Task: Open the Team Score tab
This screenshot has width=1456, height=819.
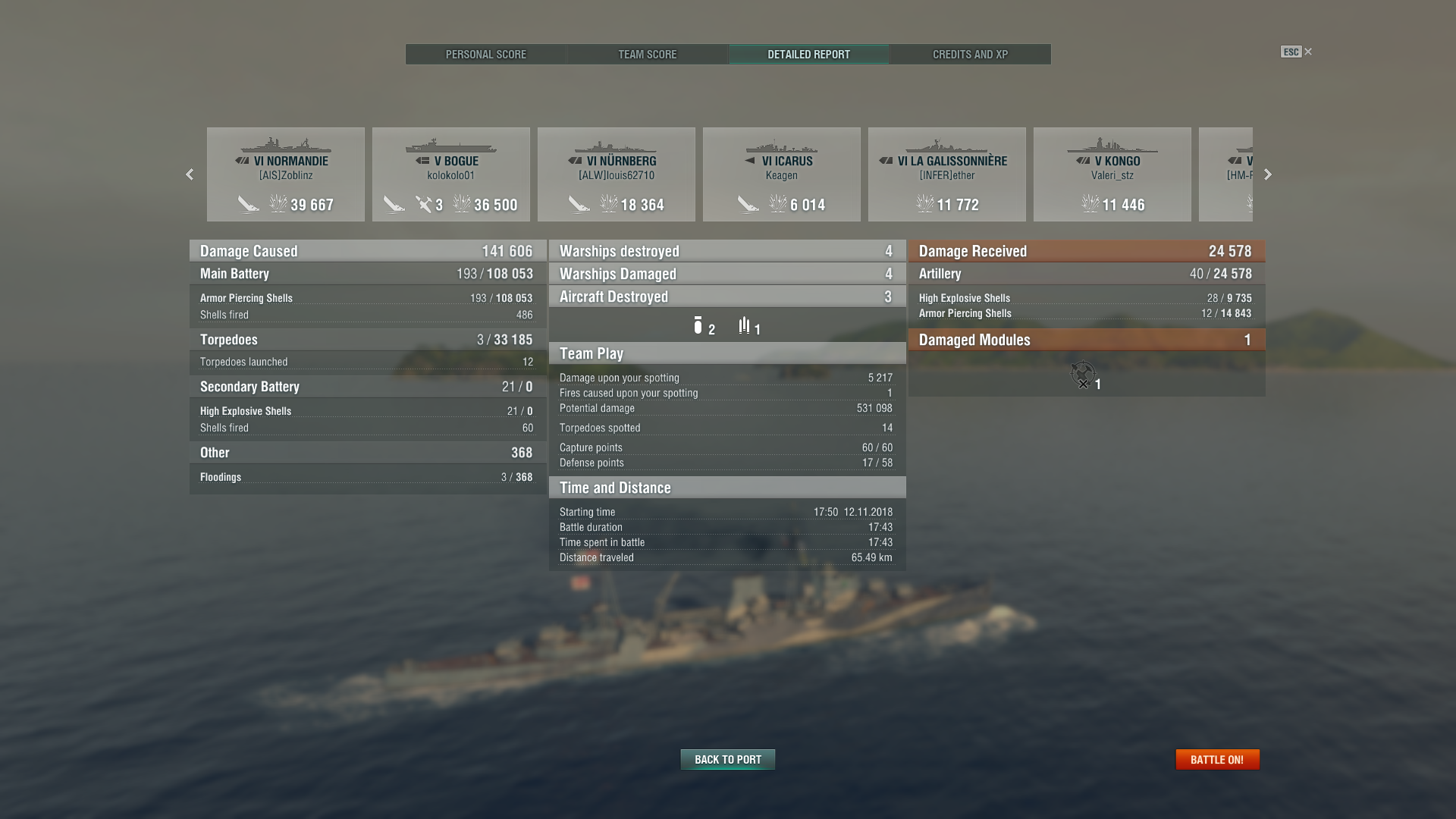Action: tap(647, 55)
